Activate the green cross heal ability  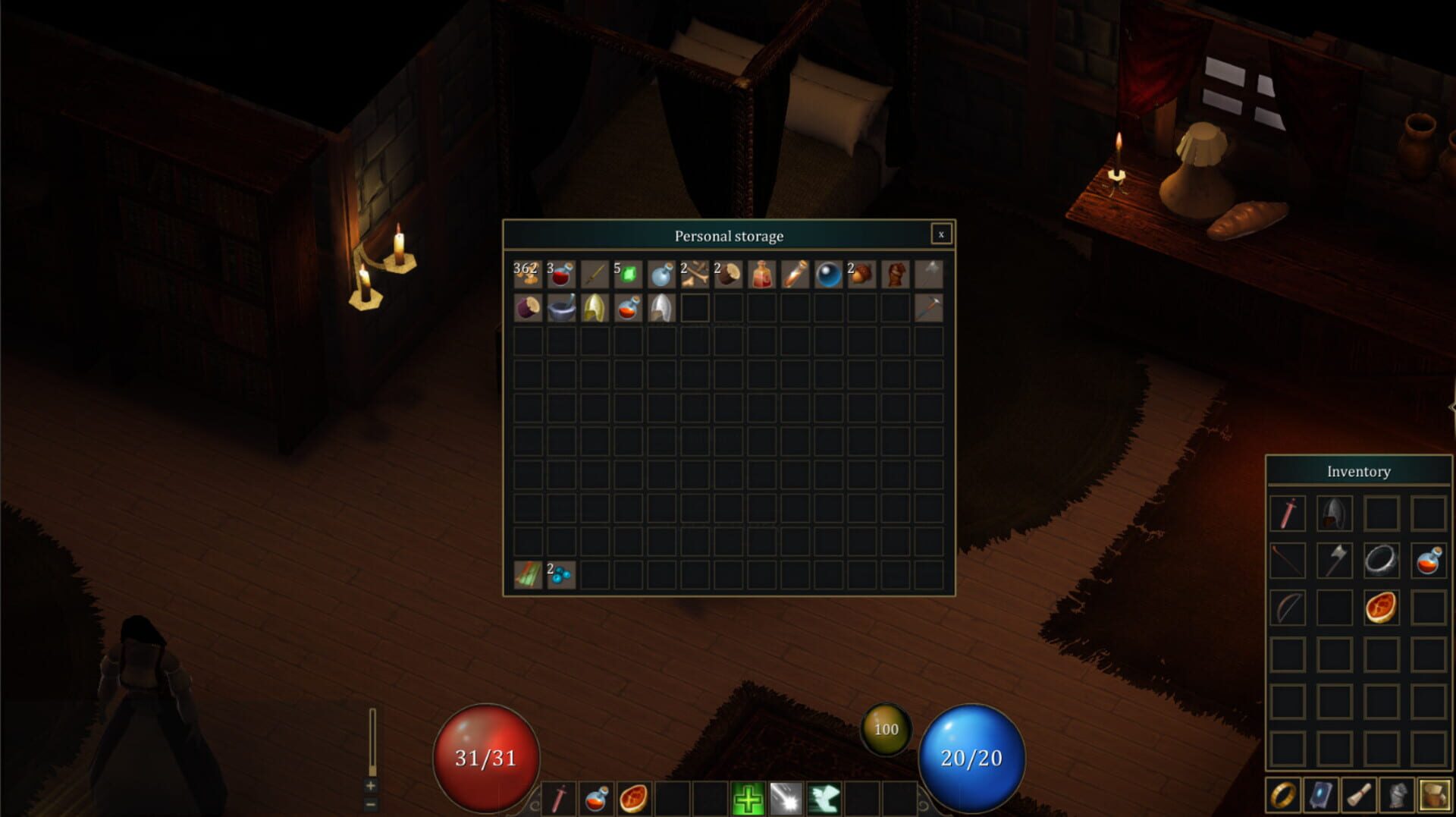click(748, 799)
